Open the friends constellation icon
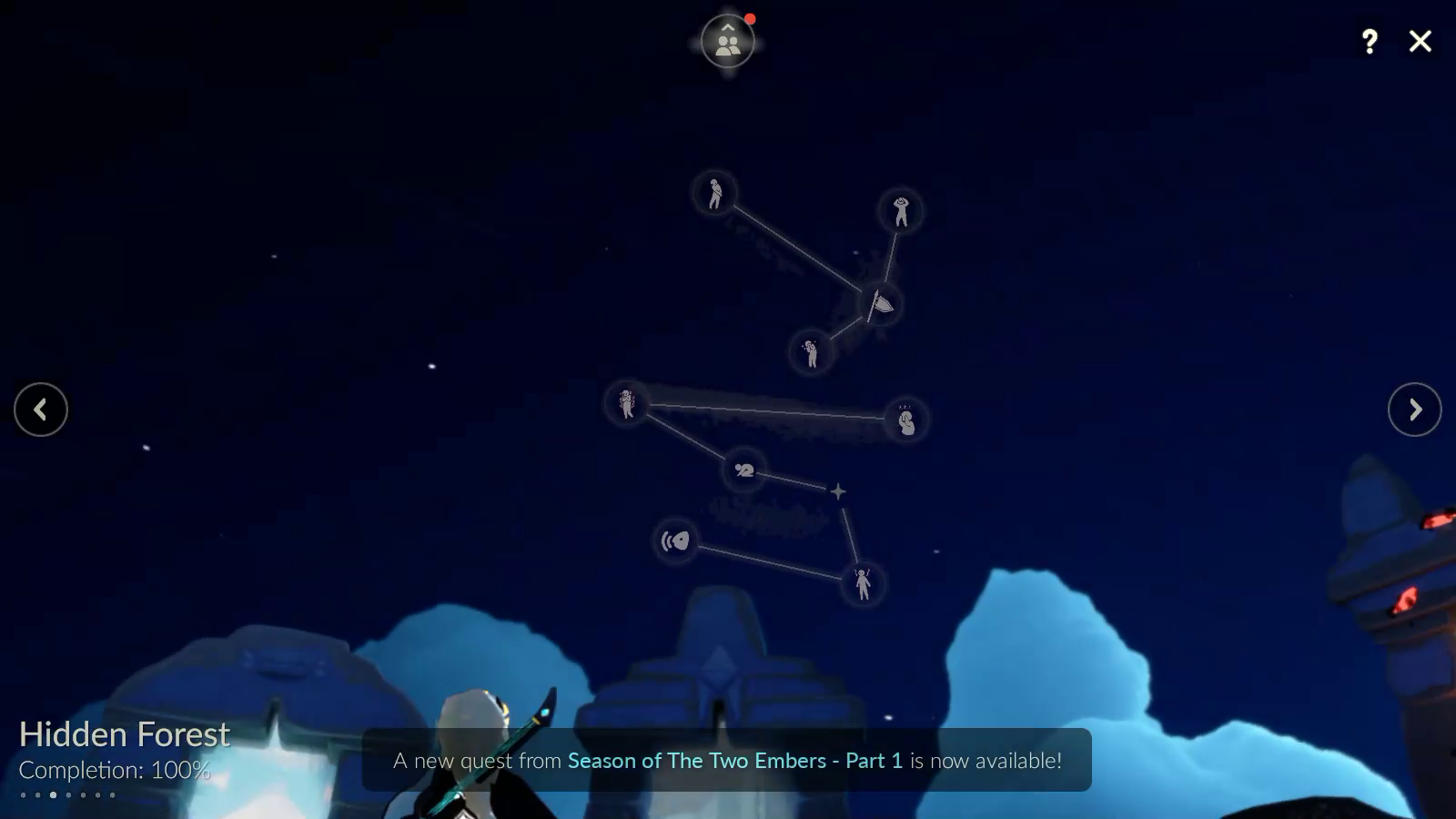This screenshot has width=1456, height=819. point(727,41)
